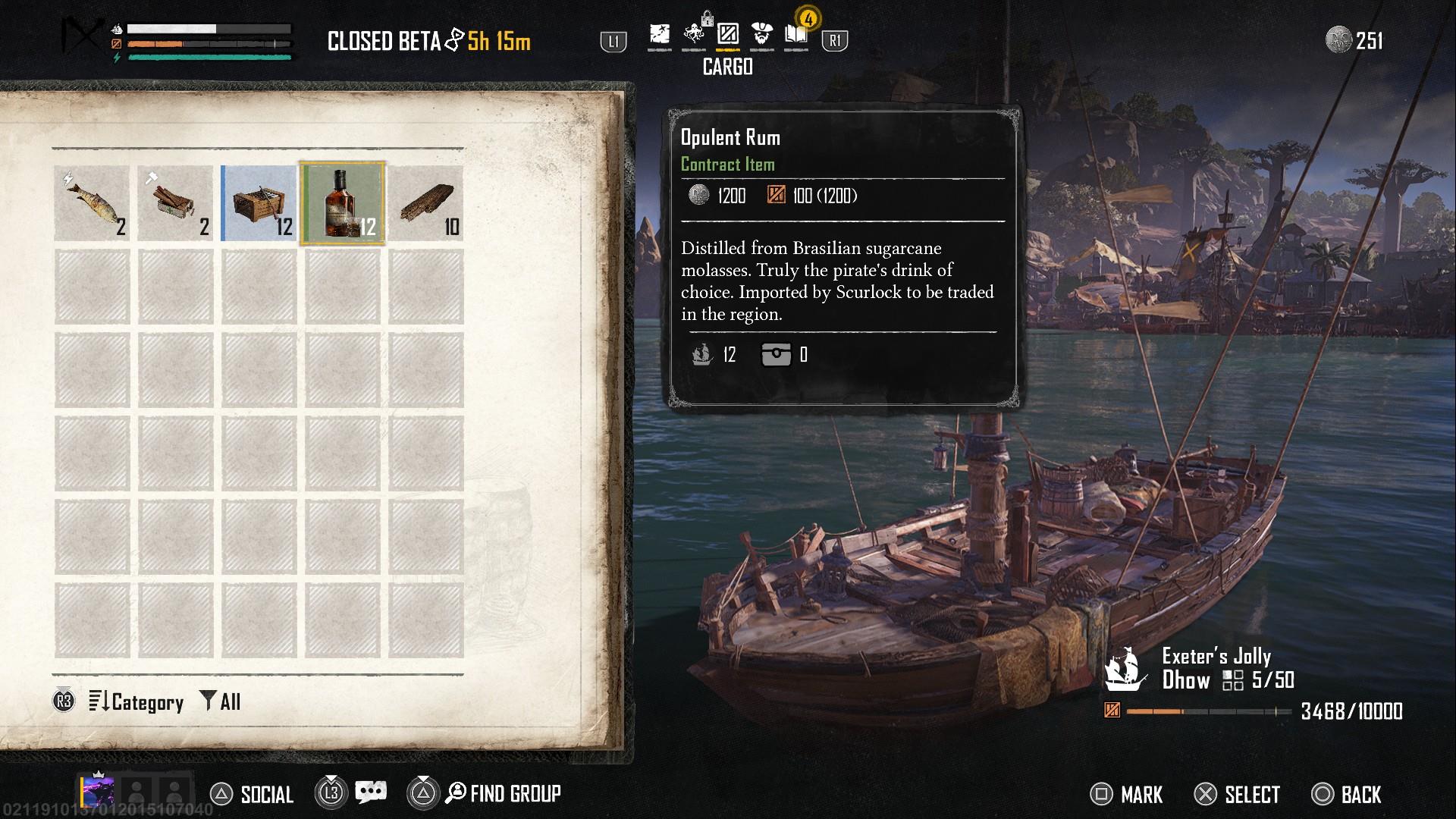Open the locked kraken tab

click(693, 35)
